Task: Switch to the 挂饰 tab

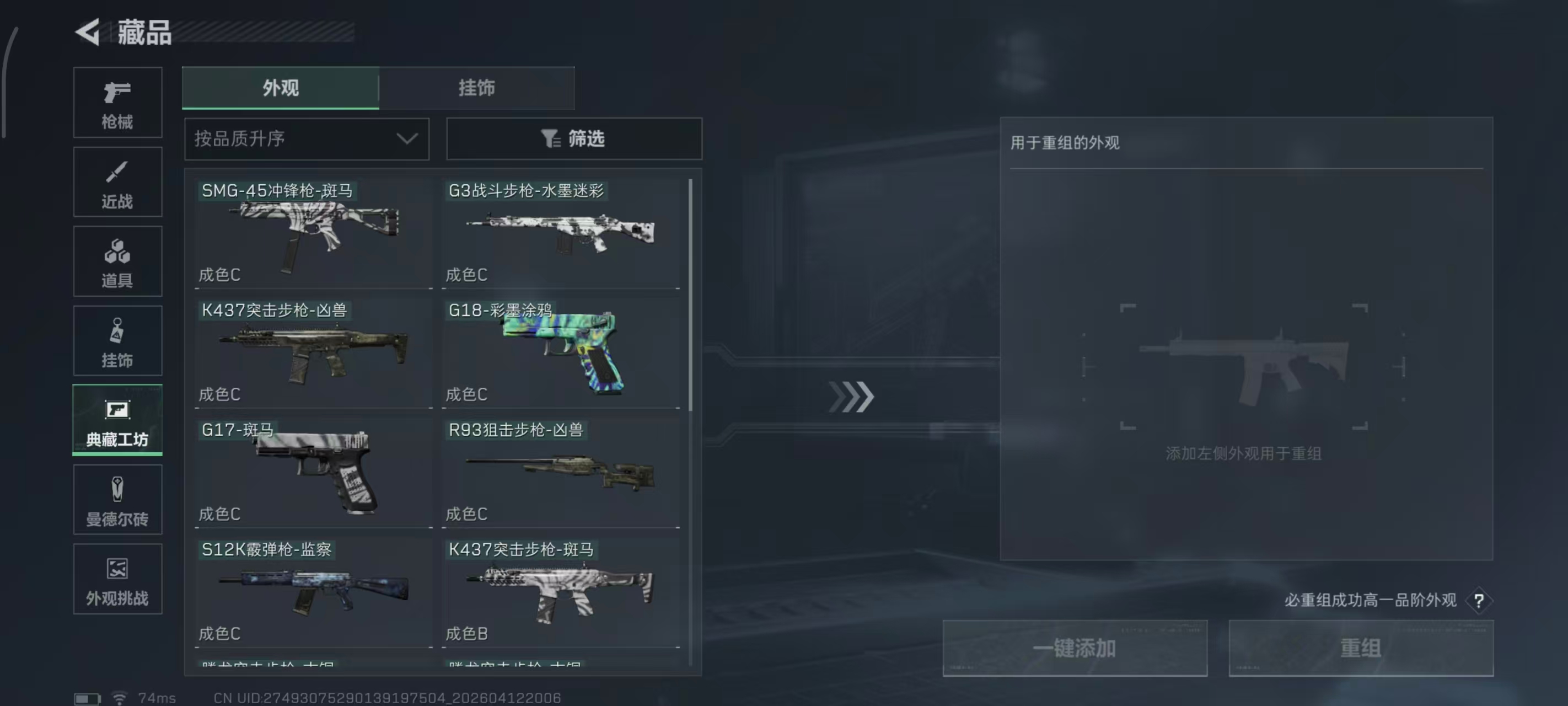Action: tap(477, 88)
